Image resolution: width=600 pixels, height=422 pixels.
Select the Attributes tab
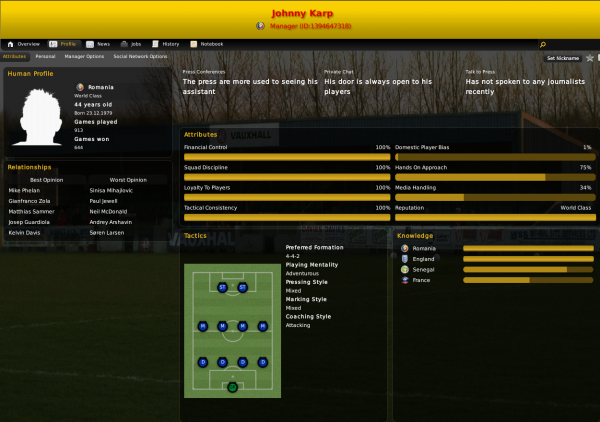pos(15,57)
